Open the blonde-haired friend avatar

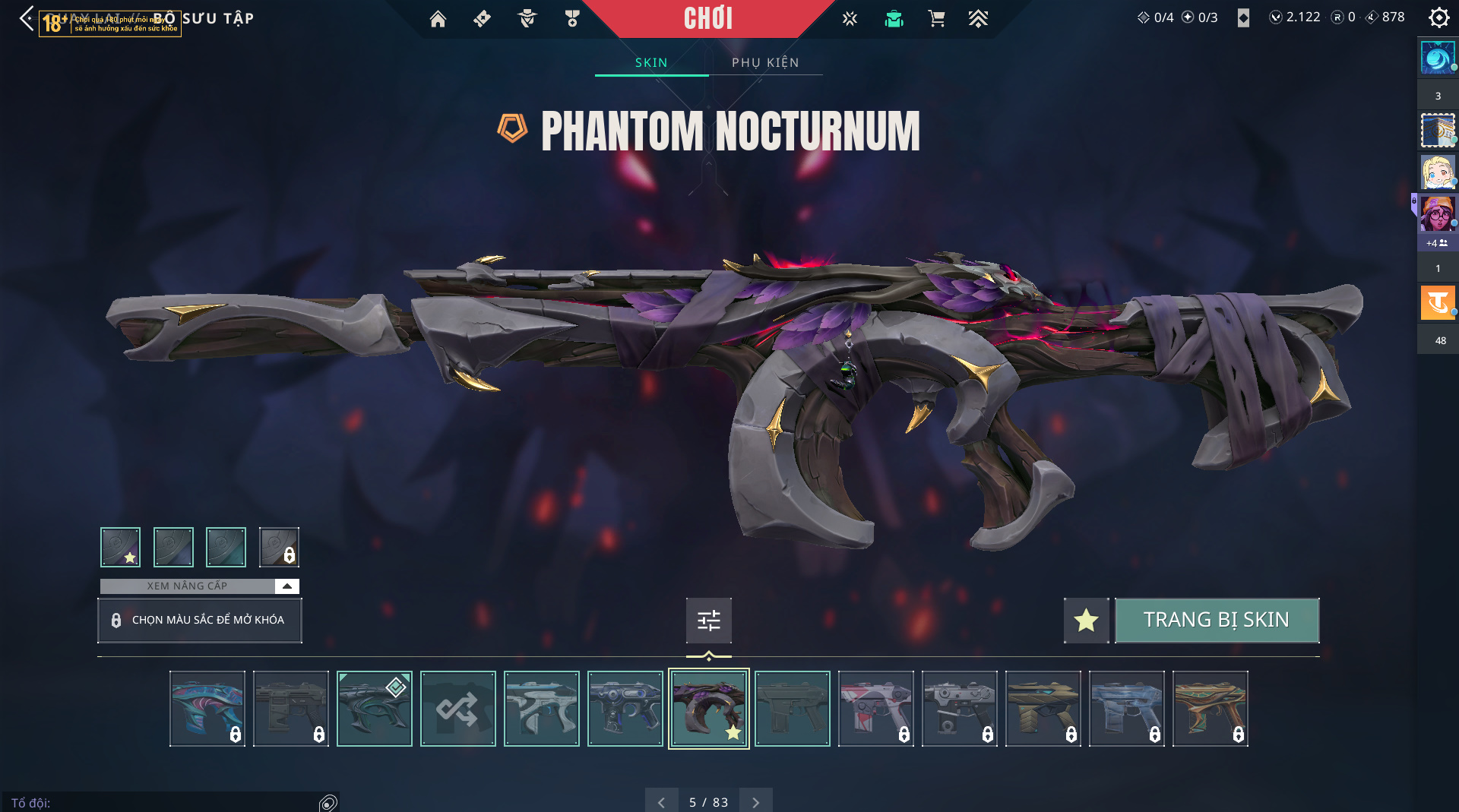1437,172
